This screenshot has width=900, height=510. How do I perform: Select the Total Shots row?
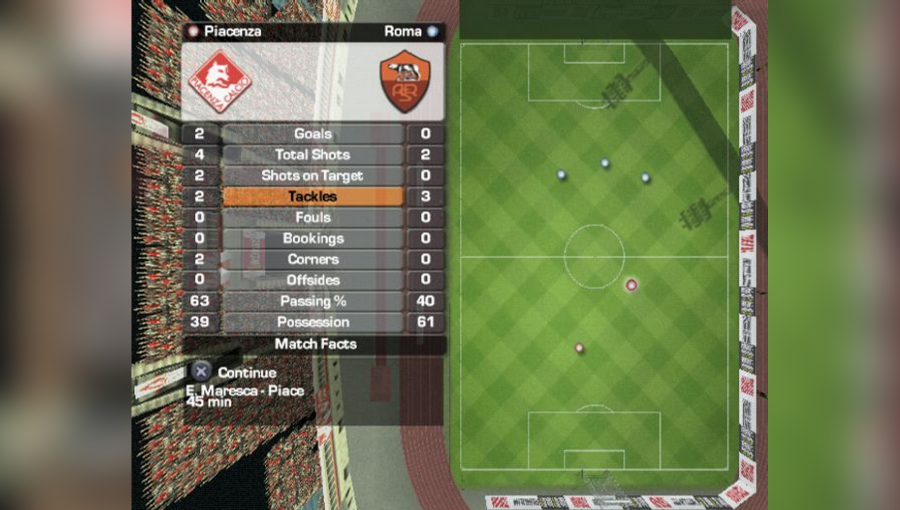[x=313, y=155]
